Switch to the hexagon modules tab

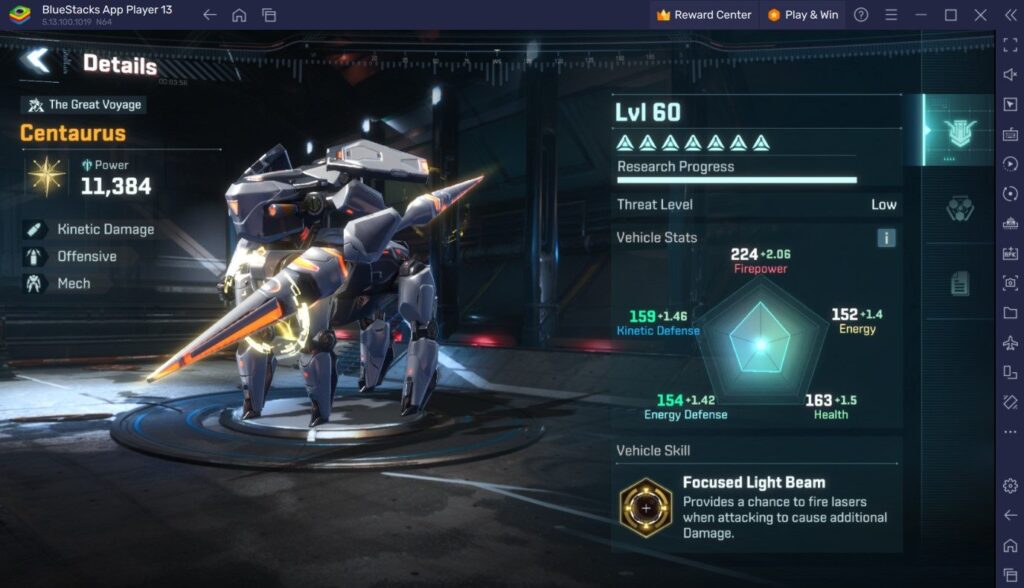tap(958, 209)
